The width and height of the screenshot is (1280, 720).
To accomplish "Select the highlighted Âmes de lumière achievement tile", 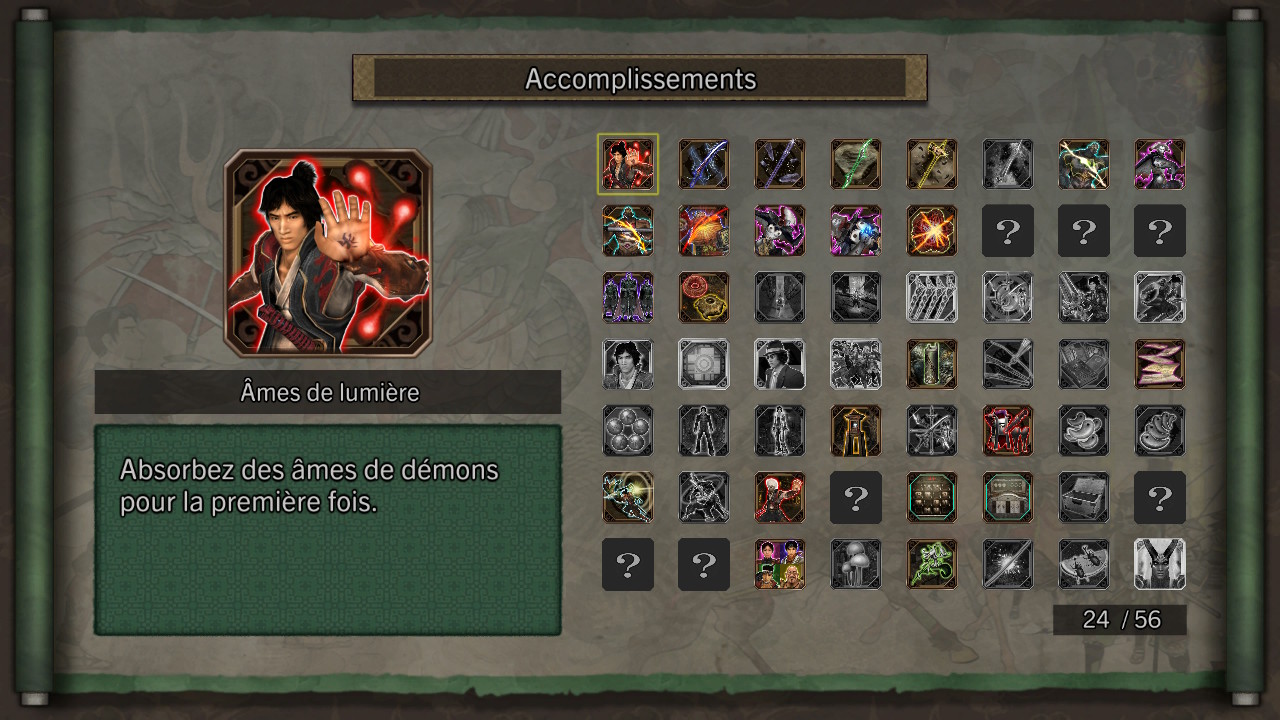I will [x=628, y=164].
